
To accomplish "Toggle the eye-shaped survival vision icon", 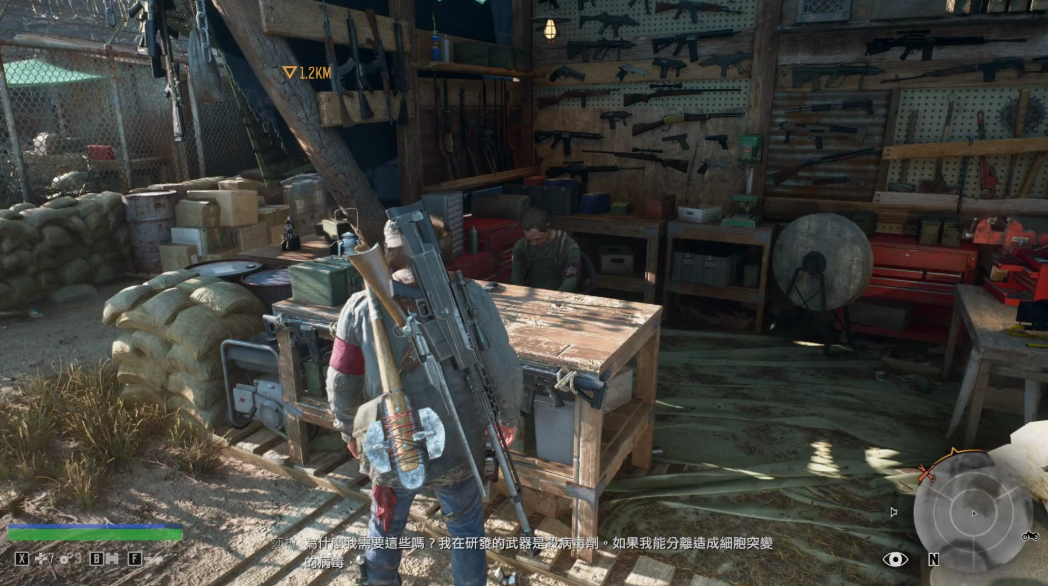I will click(895, 559).
